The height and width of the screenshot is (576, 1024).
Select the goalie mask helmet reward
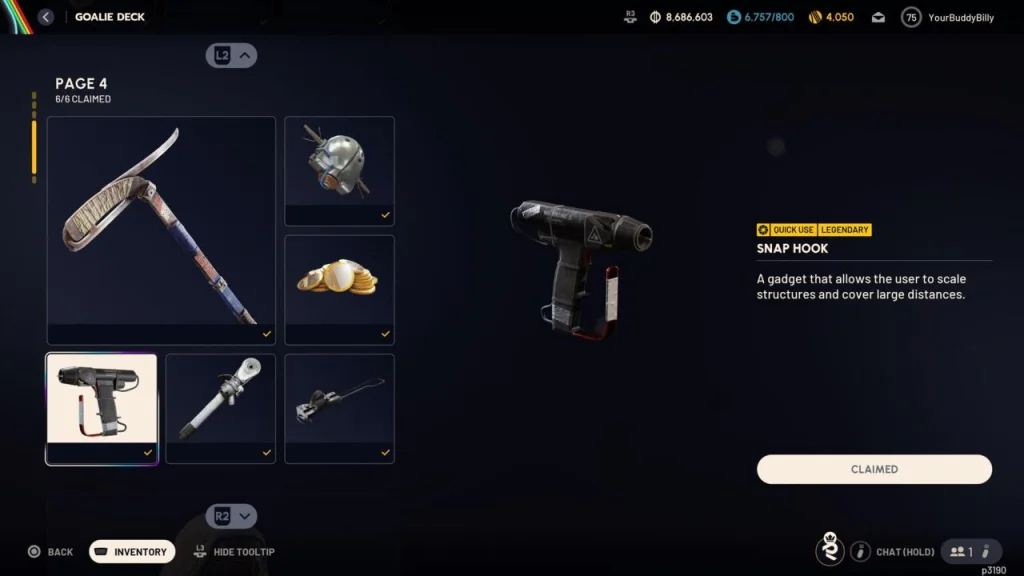[339, 171]
